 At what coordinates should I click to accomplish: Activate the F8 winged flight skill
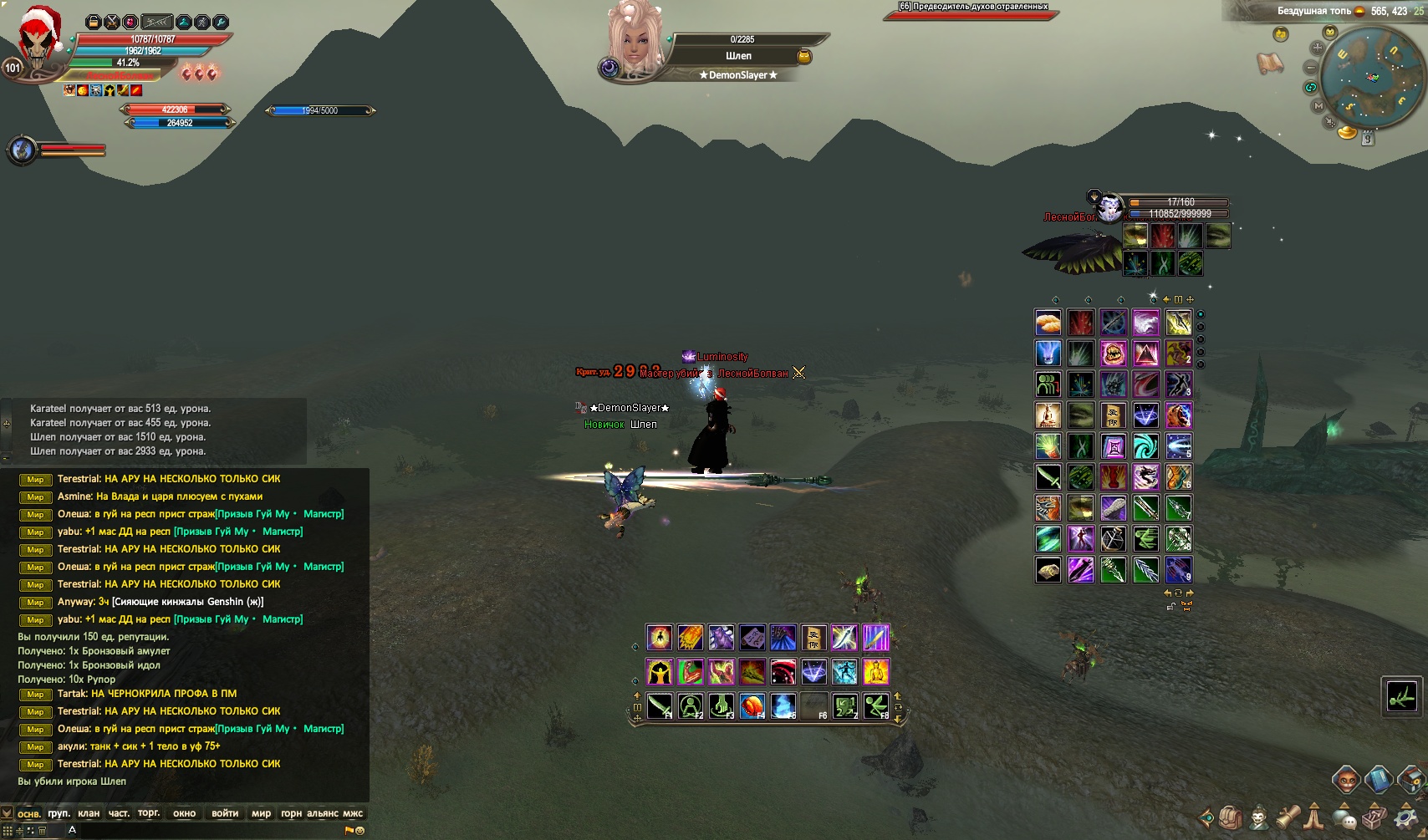point(875,706)
